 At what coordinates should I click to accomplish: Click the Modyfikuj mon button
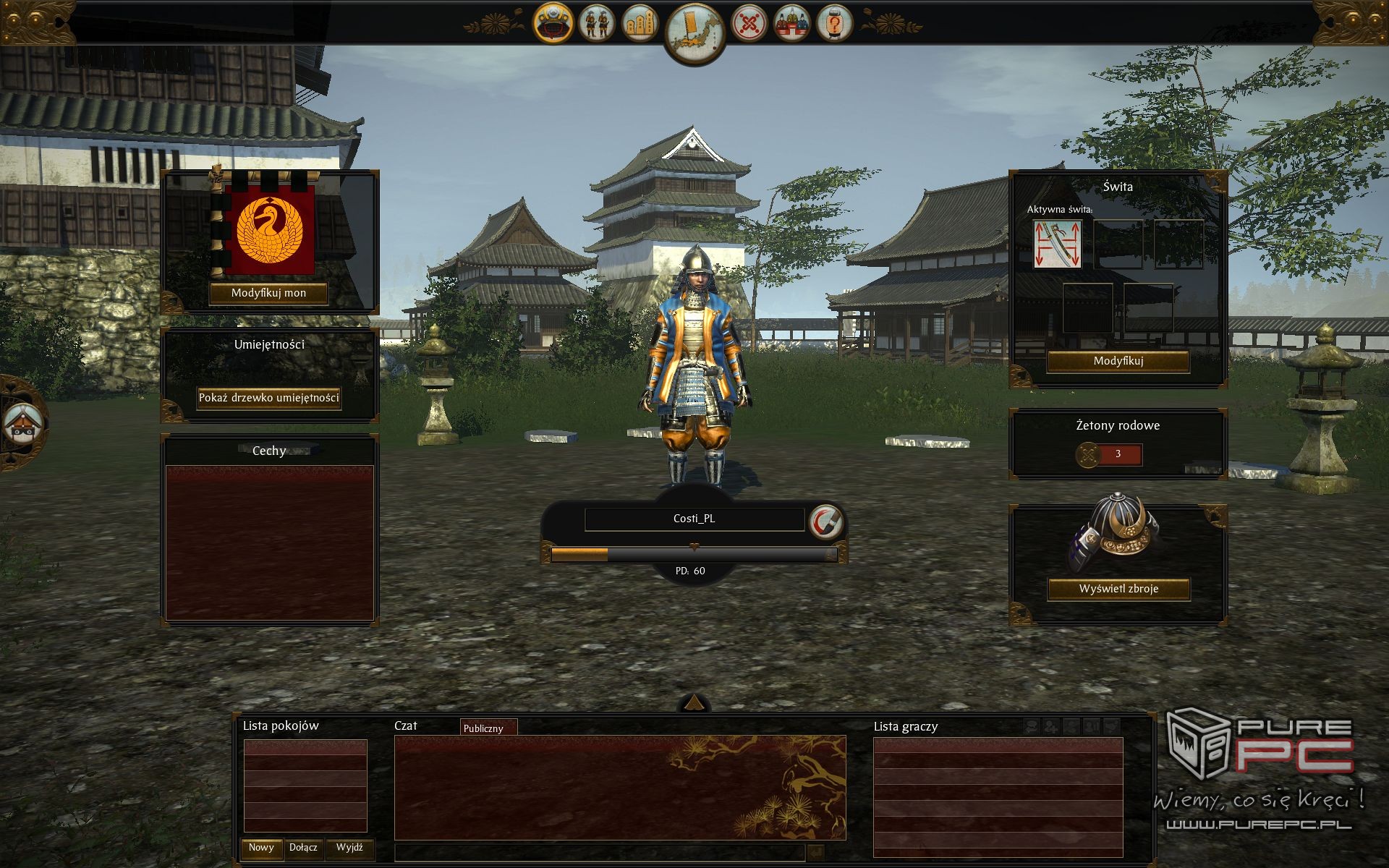(x=268, y=293)
